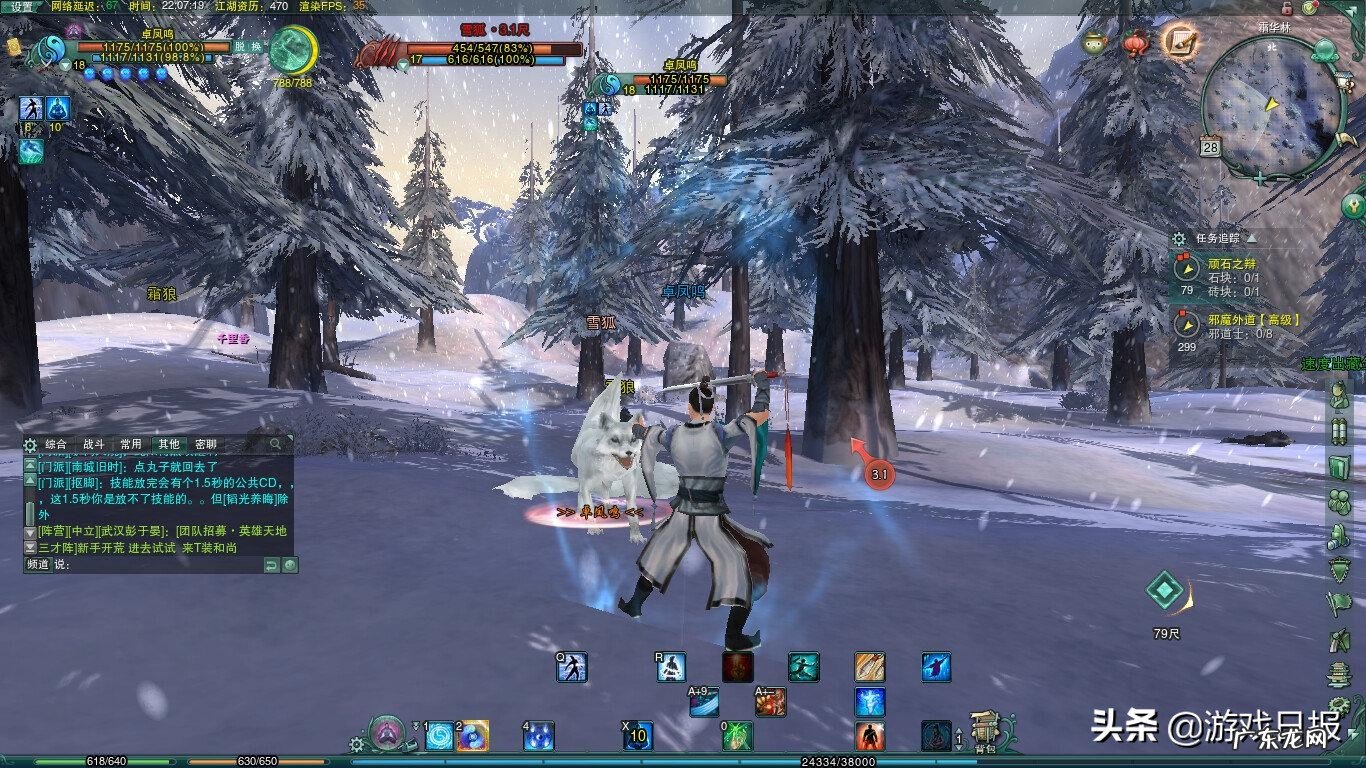Collapse the 任务追踪 quest tracker

(x=1251, y=238)
